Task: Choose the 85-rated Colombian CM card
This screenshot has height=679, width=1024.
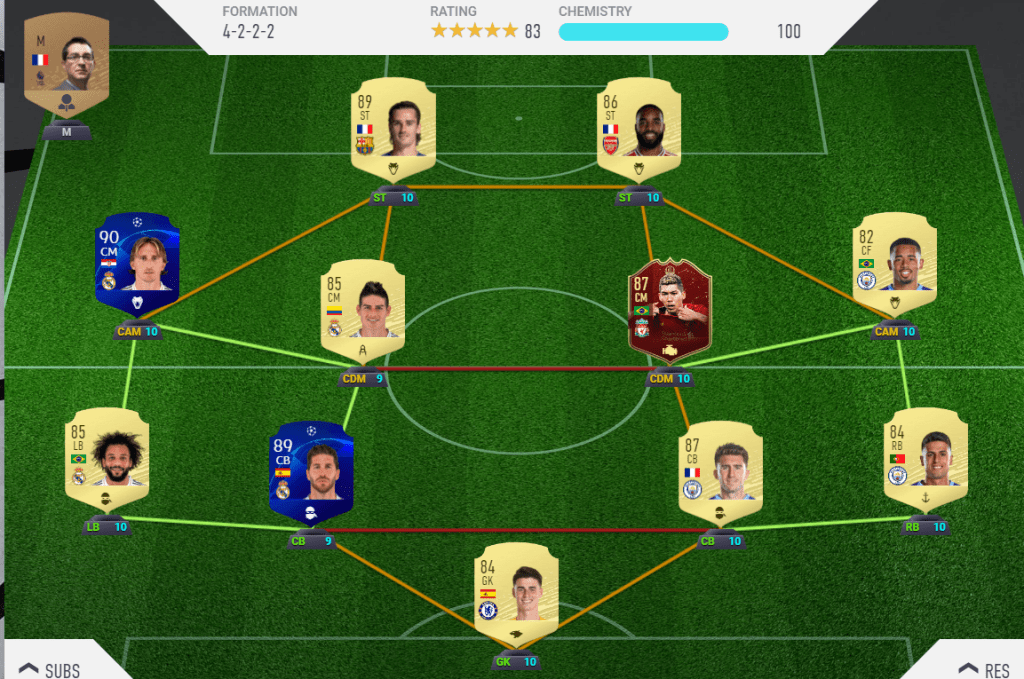Action: (362, 310)
